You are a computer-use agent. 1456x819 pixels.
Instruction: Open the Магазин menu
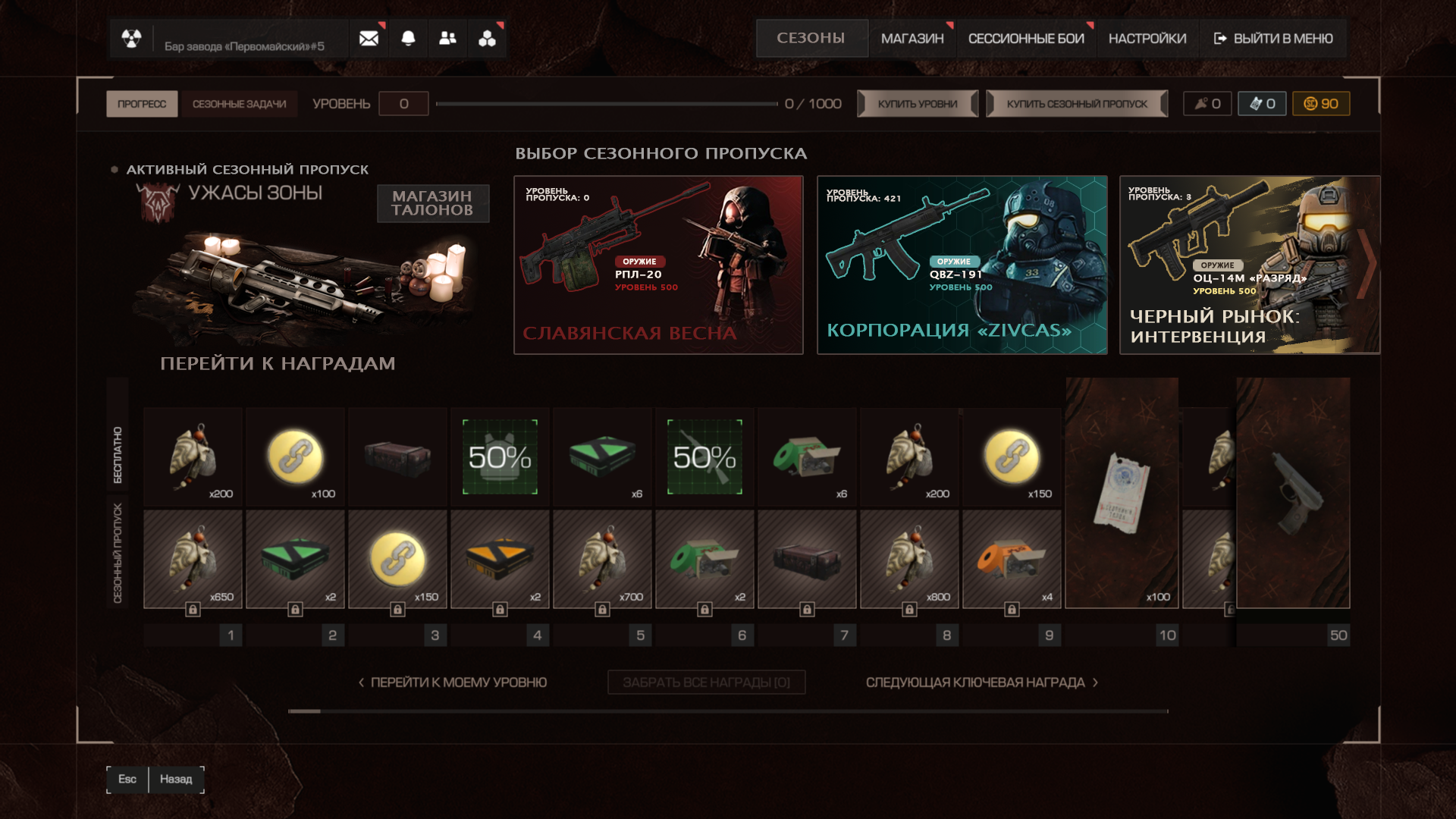pyautogui.click(x=912, y=39)
